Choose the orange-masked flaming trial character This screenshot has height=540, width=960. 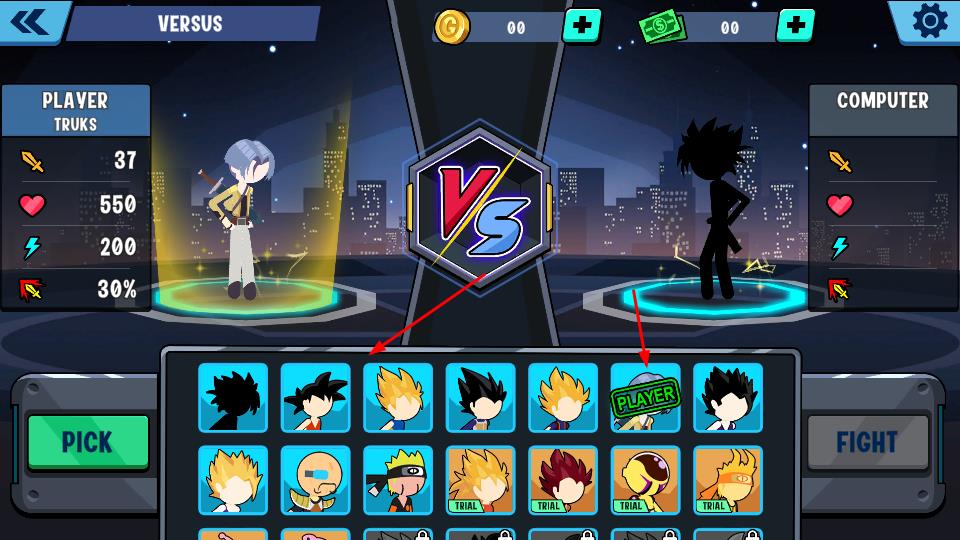point(728,480)
